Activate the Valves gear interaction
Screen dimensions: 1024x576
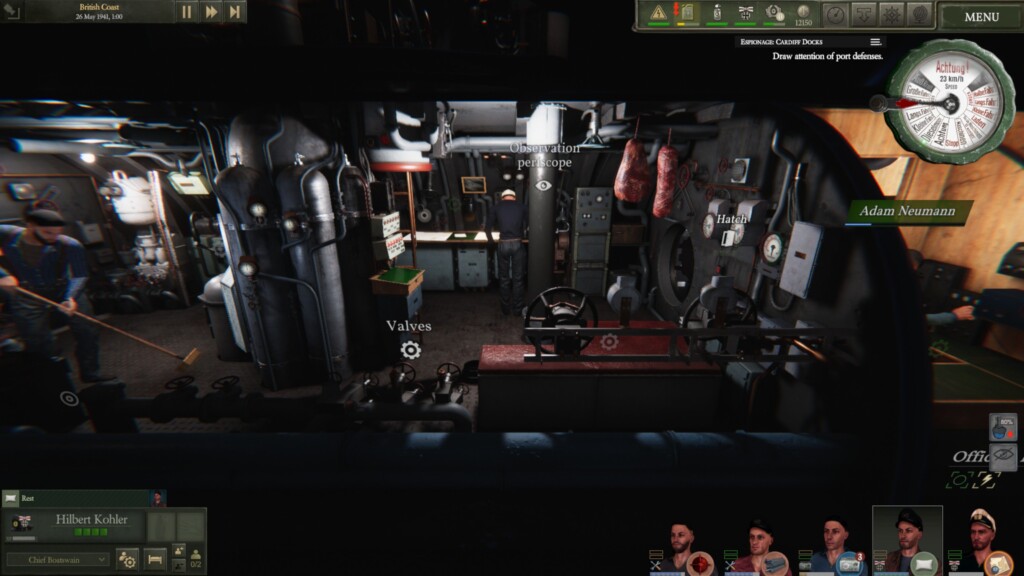pyautogui.click(x=410, y=349)
